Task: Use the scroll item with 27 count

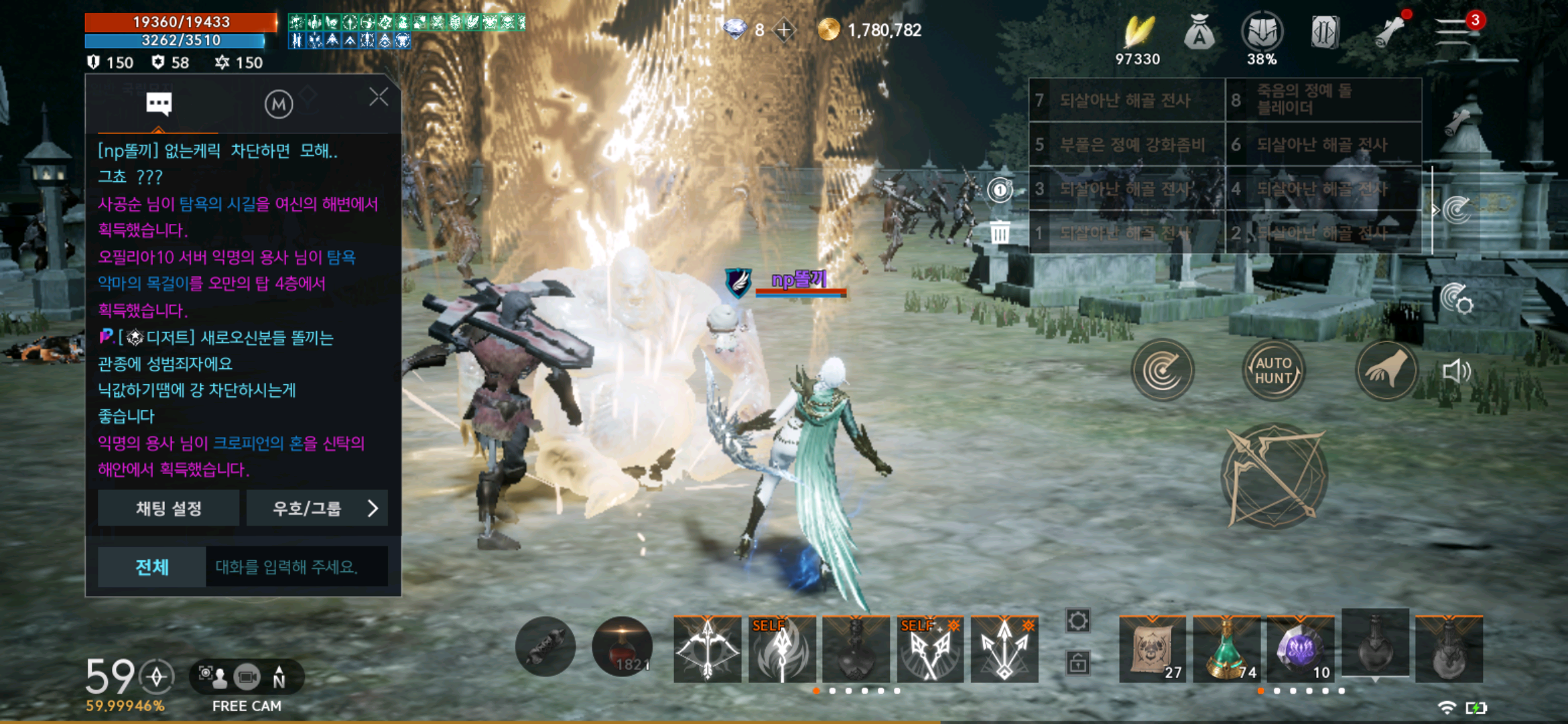Action: [1153, 649]
